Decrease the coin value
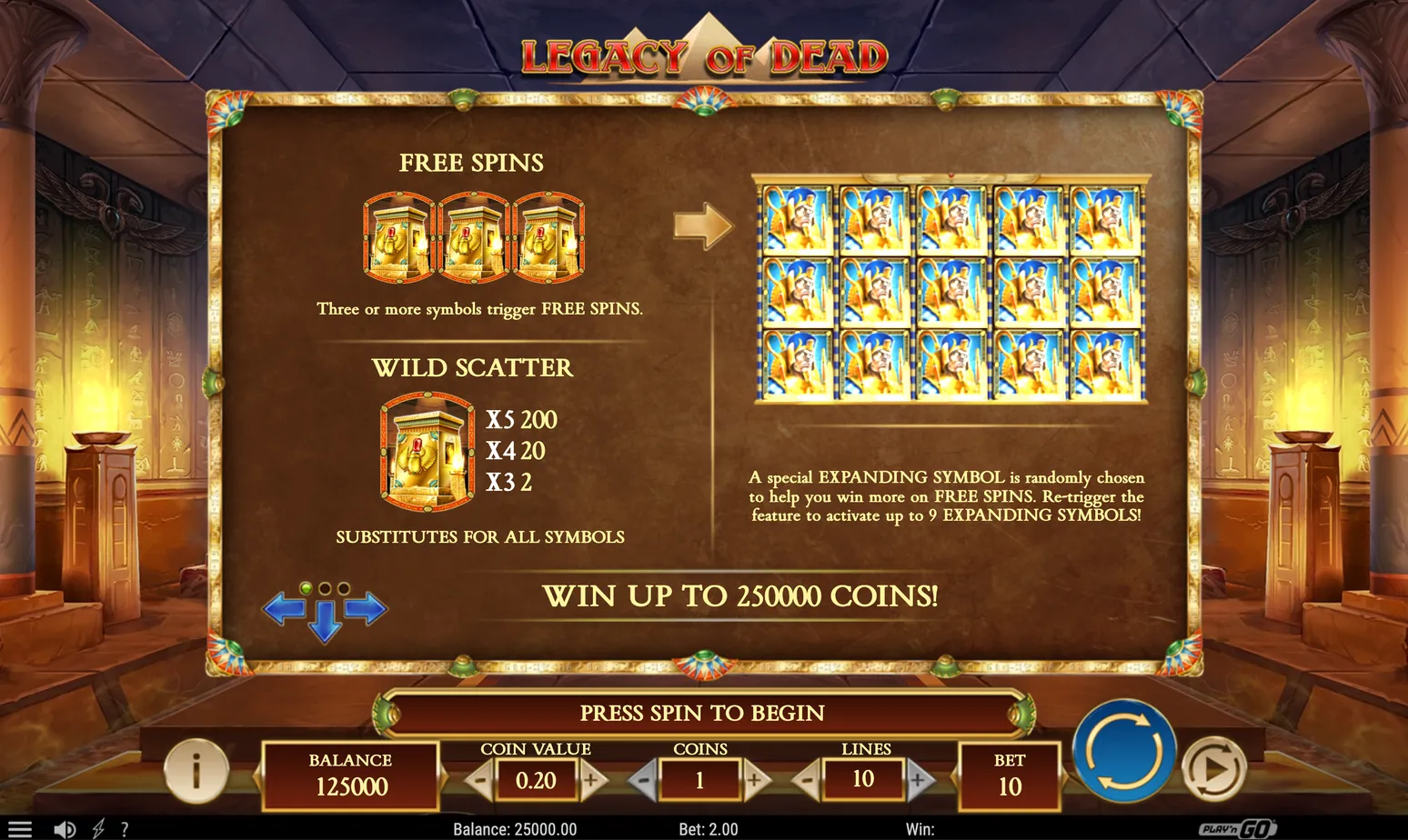Viewport: 1408px width, 840px height. [479, 780]
